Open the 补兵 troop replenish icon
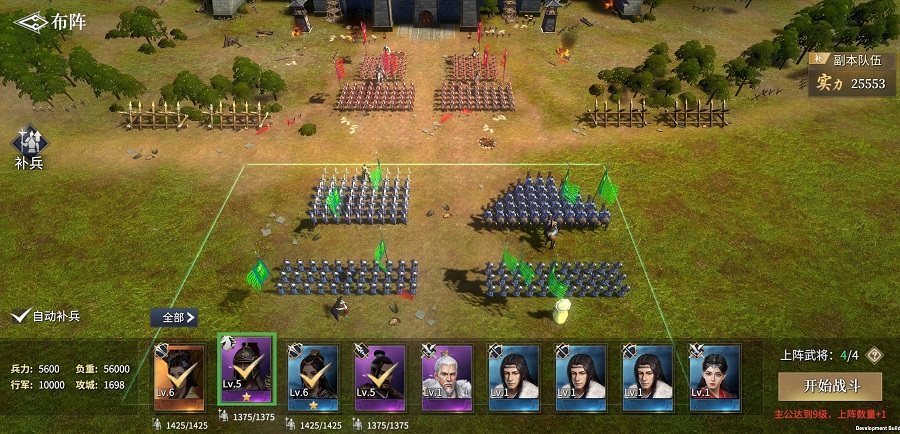This screenshot has width=900, height=434. [28, 145]
